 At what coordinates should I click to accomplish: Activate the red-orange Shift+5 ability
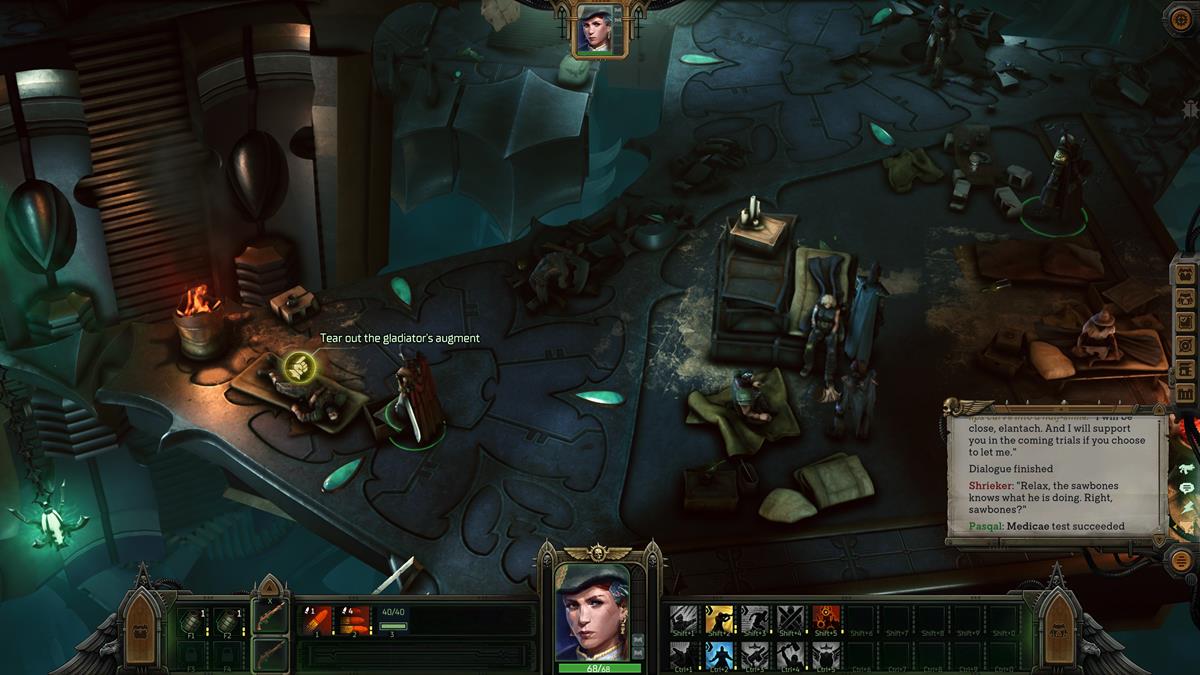click(x=826, y=620)
